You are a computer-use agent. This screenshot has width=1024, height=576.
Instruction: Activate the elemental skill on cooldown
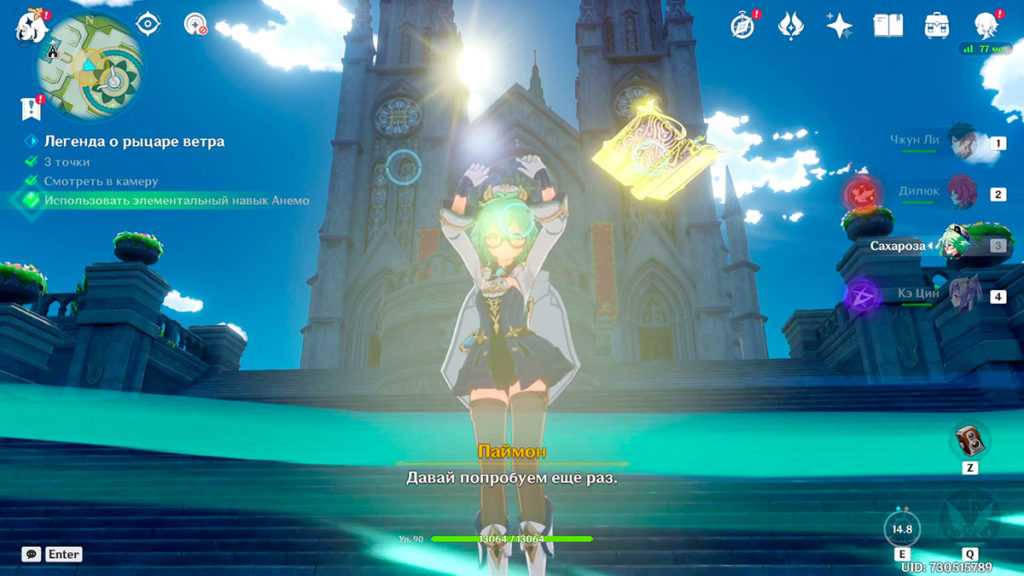point(902,528)
